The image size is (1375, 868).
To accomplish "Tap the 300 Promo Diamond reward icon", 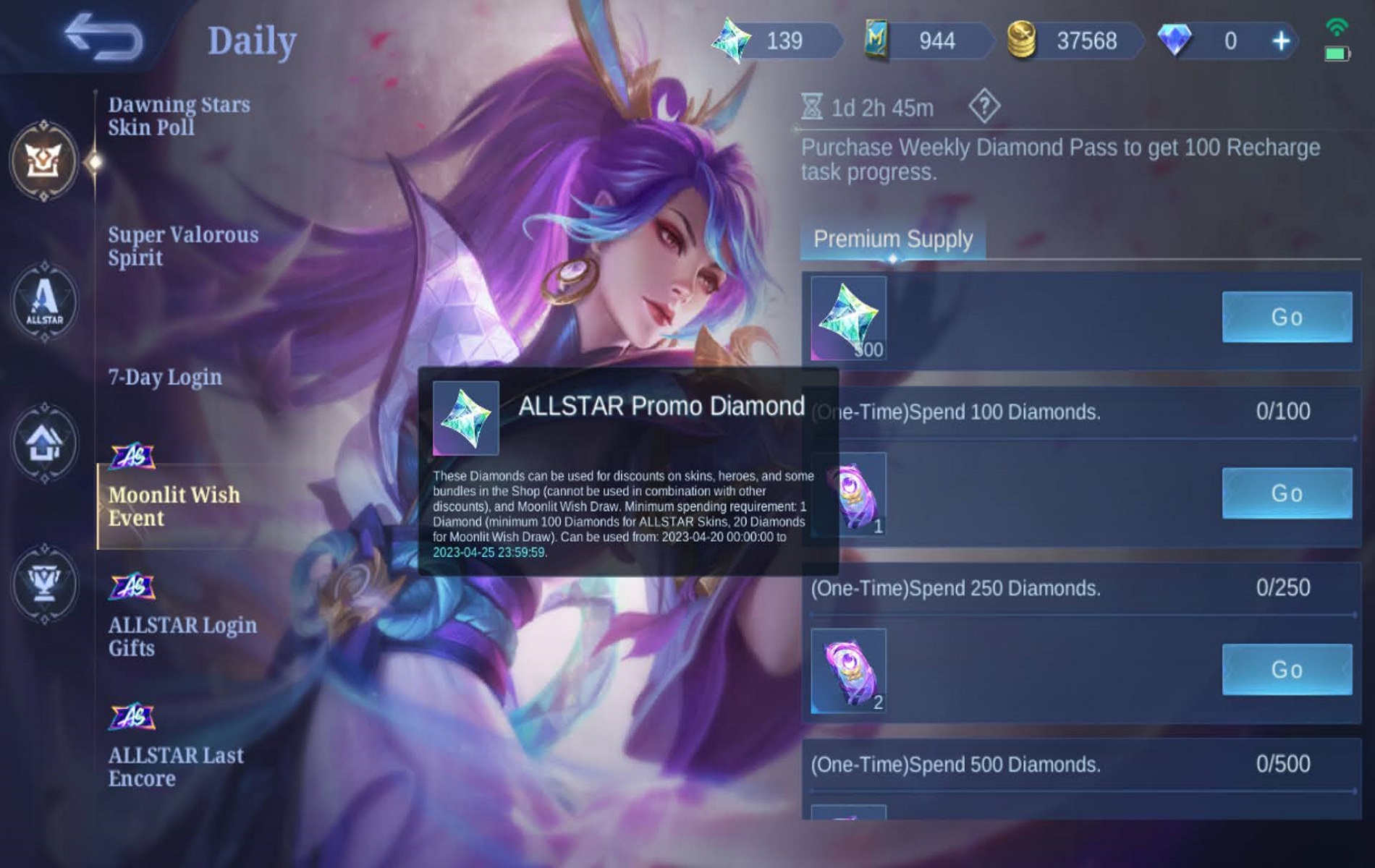I will click(x=848, y=318).
